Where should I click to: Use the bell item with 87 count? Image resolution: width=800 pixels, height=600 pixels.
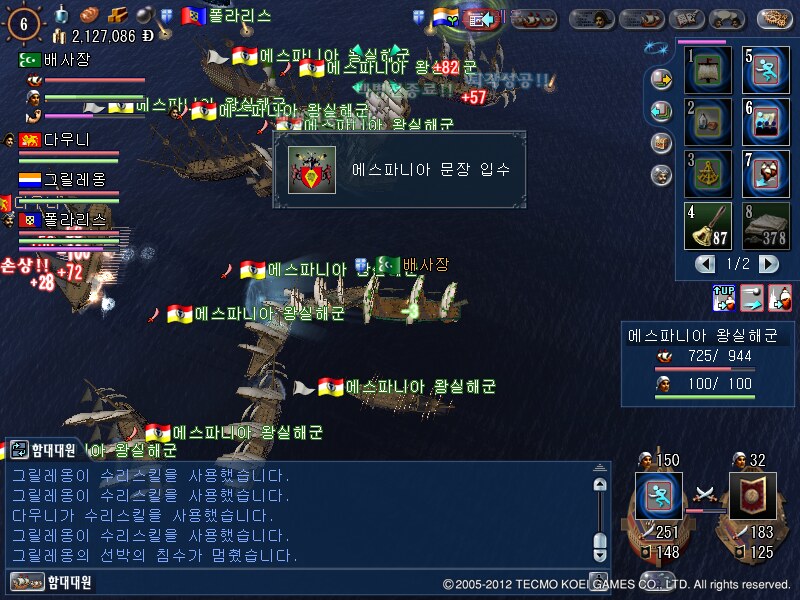pyautogui.click(x=708, y=226)
